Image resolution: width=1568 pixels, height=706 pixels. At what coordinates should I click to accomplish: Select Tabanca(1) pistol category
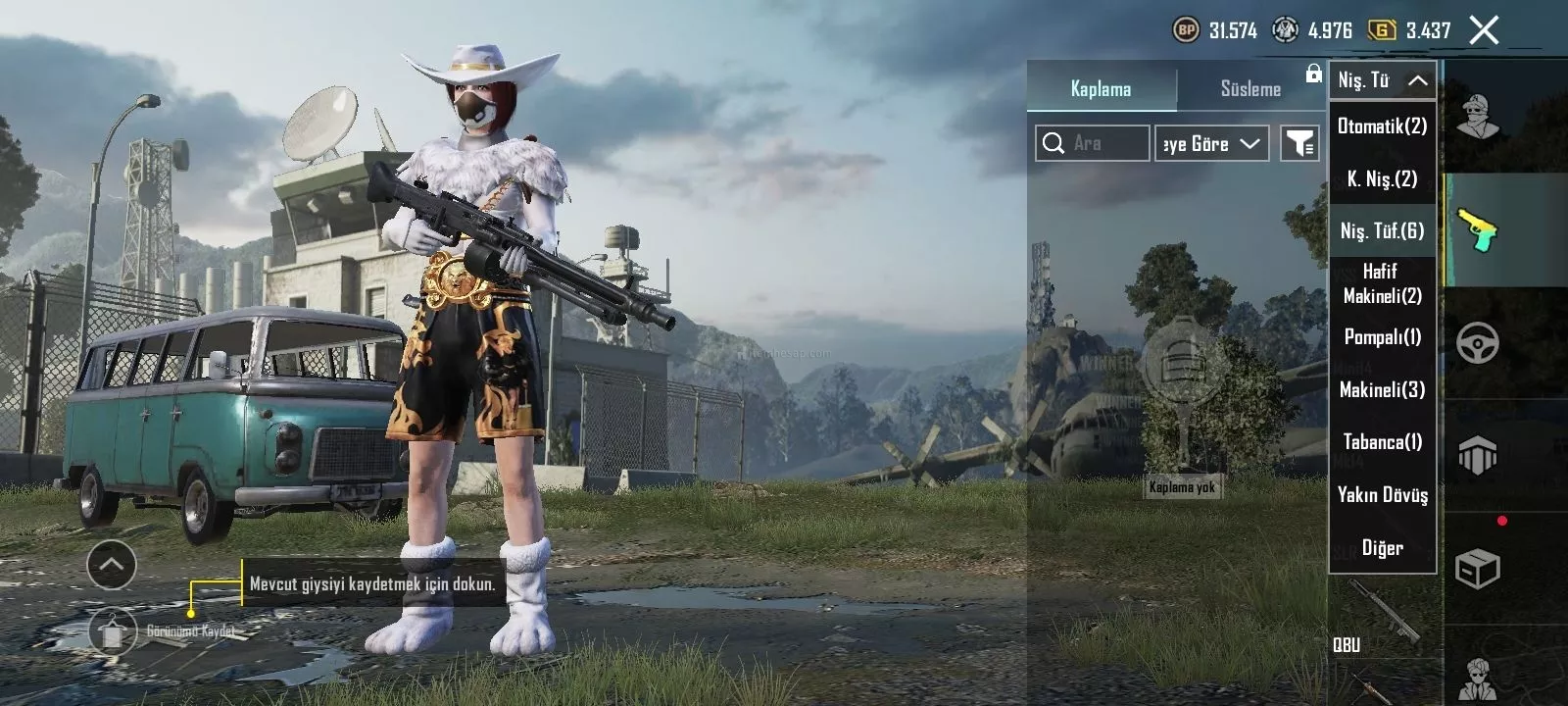(x=1382, y=442)
